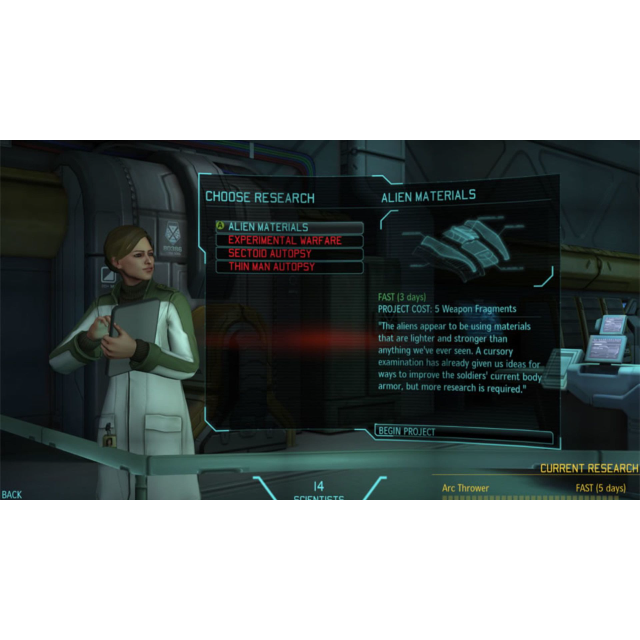
Task: Go back with the Back button
Action: click(12, 495)
